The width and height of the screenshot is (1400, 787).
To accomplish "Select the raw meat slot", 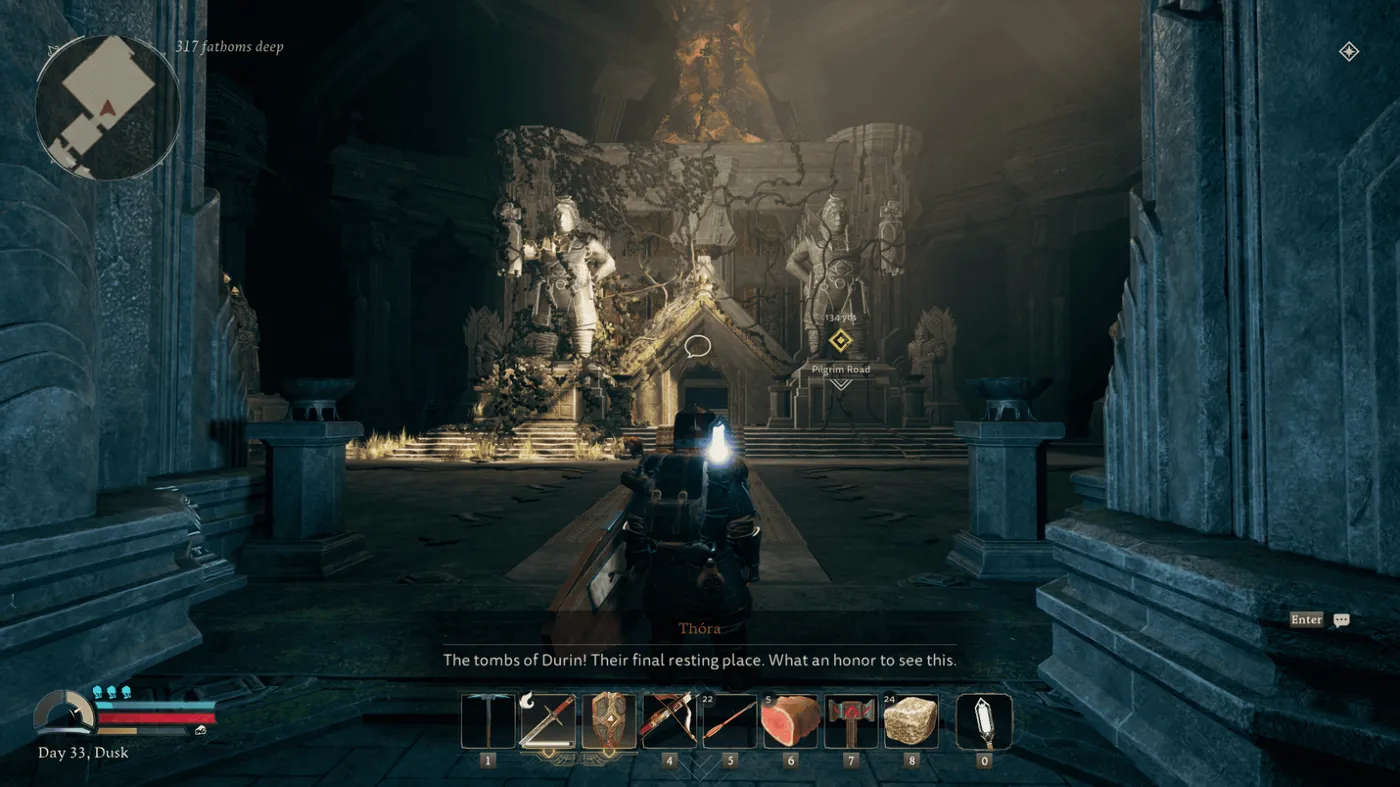I will point(790,721).
